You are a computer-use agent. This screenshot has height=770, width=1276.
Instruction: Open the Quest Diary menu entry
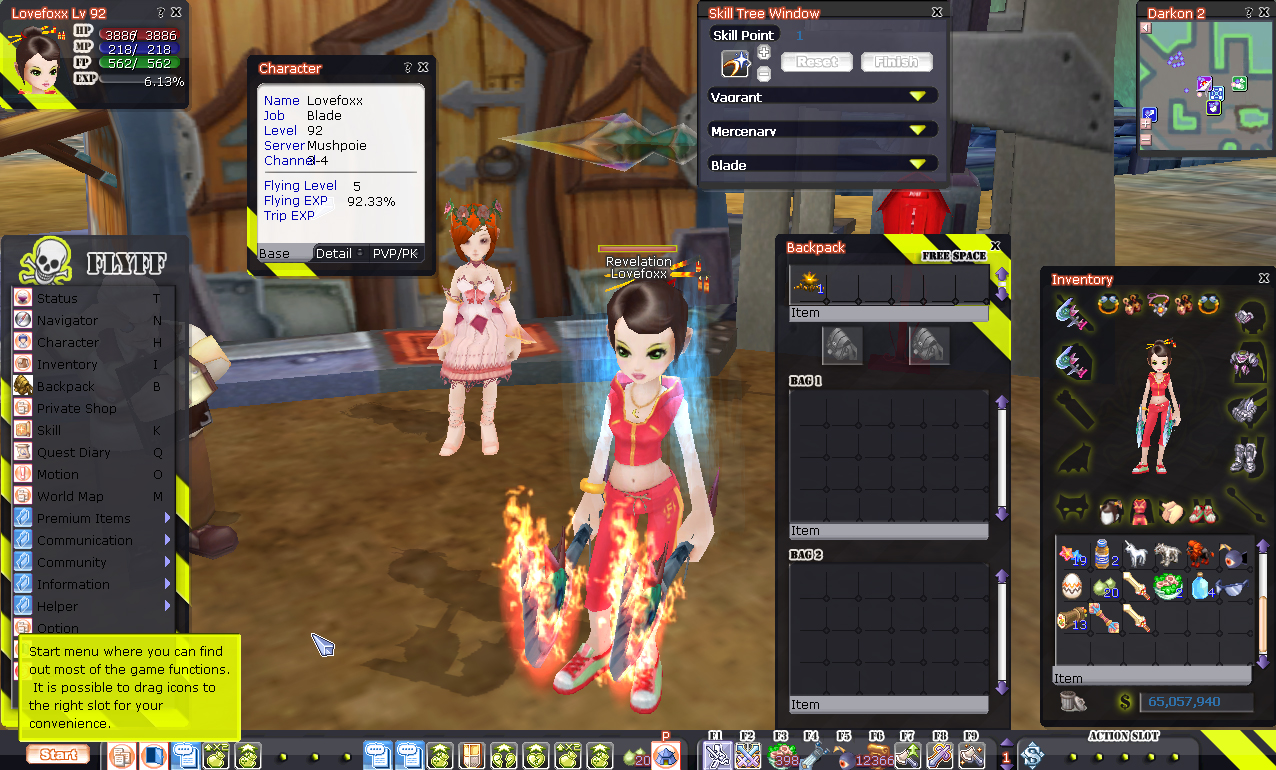pos(73,453)
